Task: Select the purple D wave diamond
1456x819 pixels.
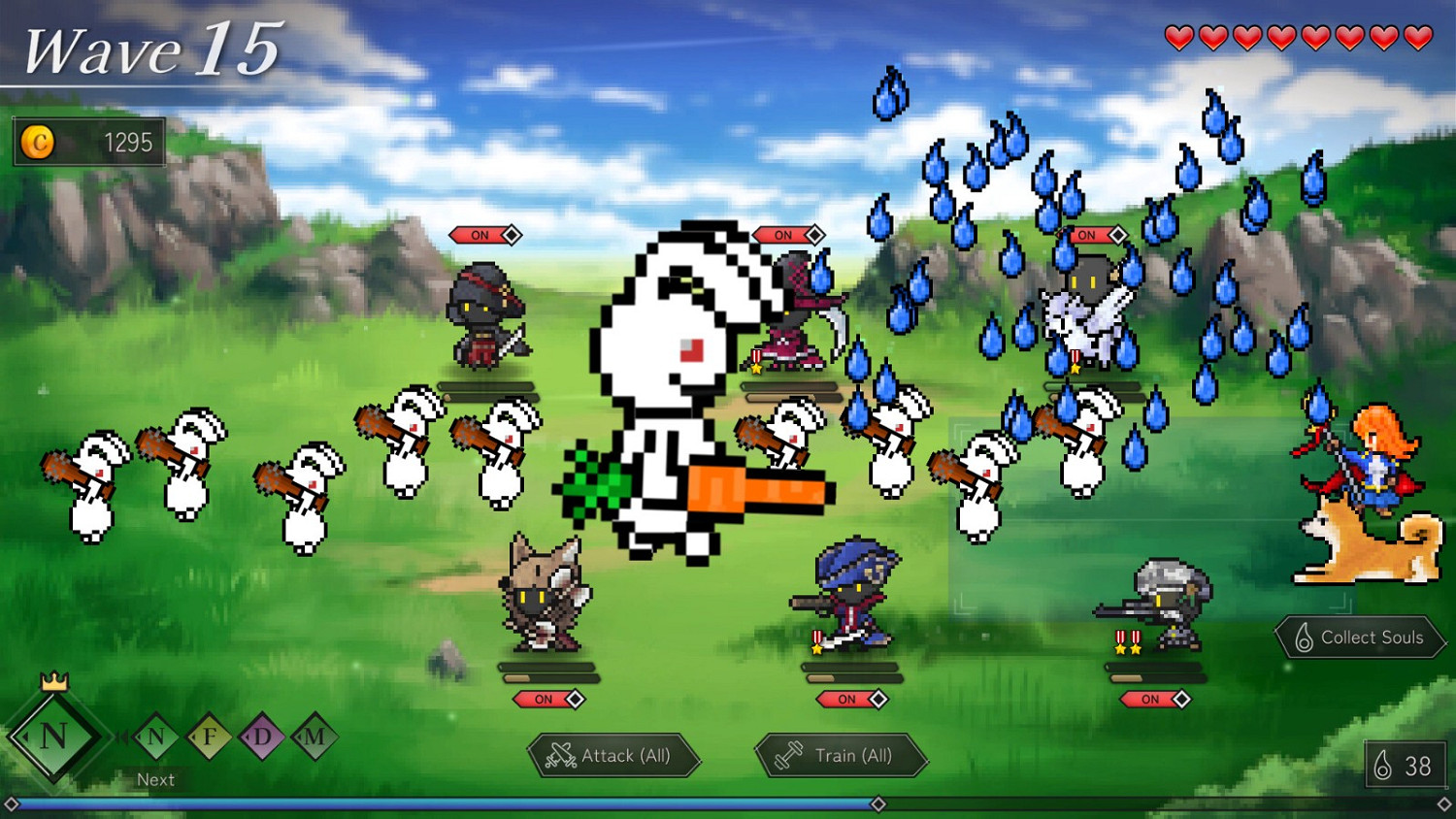Action: (260, 736)
